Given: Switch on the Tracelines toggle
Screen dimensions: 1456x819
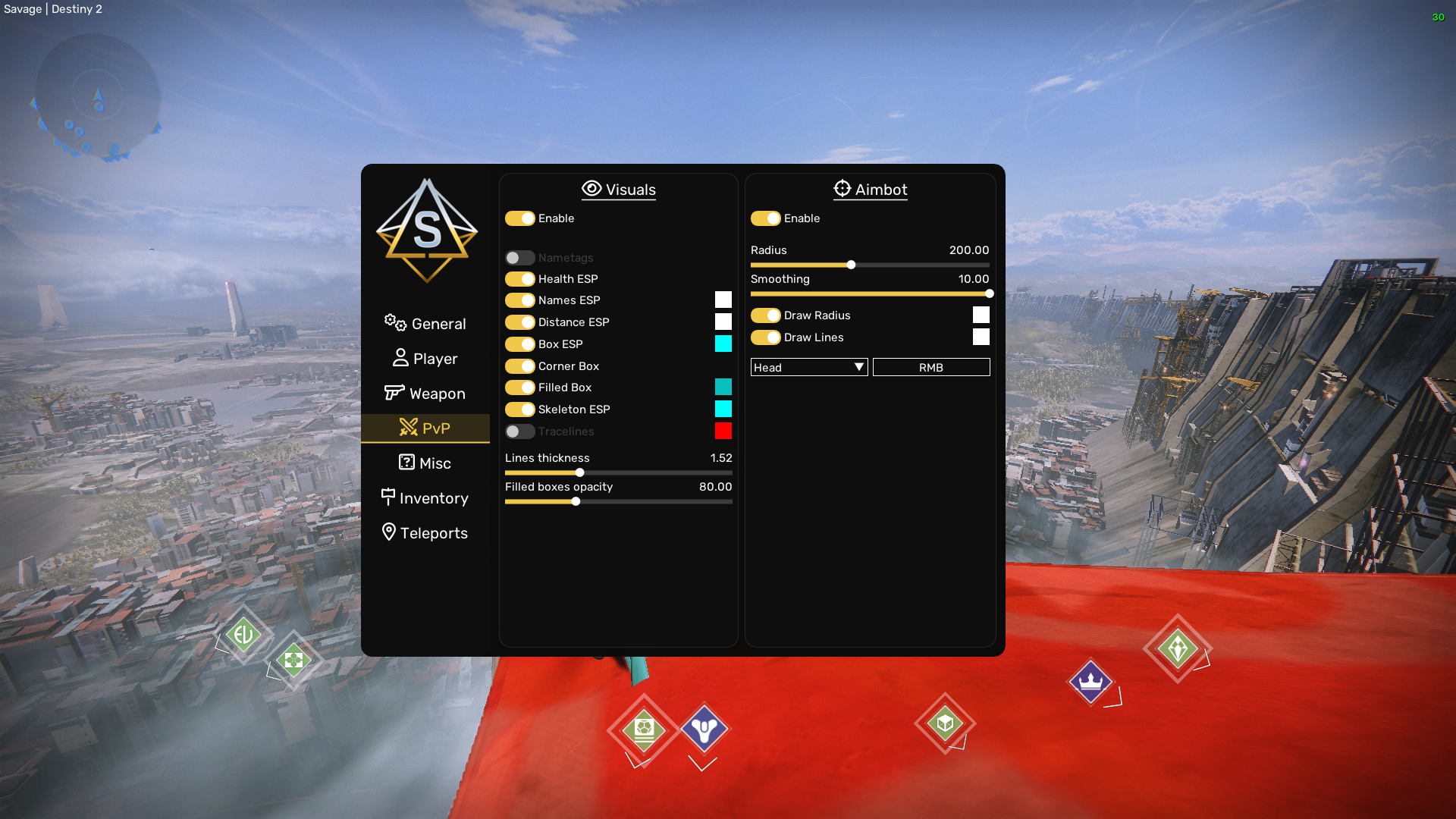Looking at the screenshot, I should [520, 431].
